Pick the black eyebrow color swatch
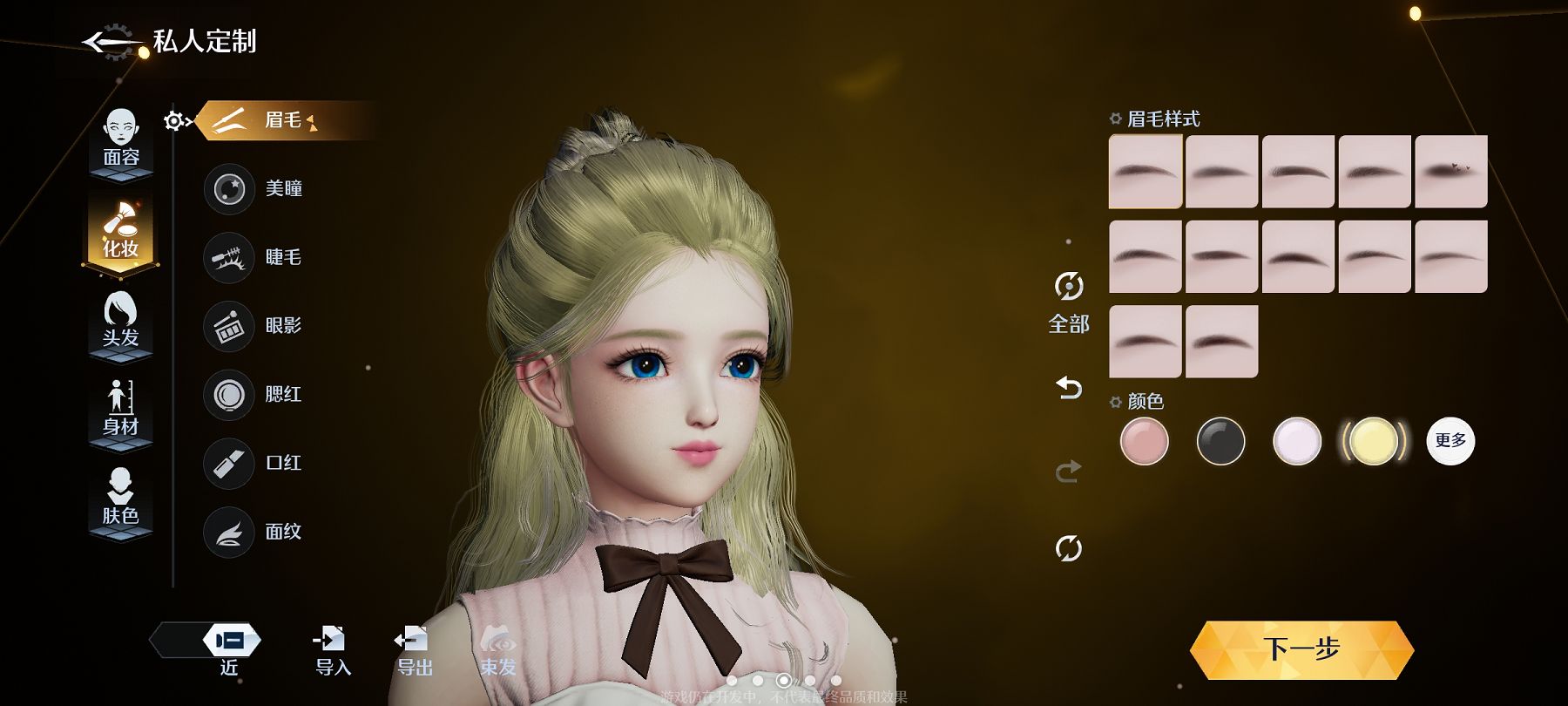1568x706 pixels. [x=1220, y=441]
